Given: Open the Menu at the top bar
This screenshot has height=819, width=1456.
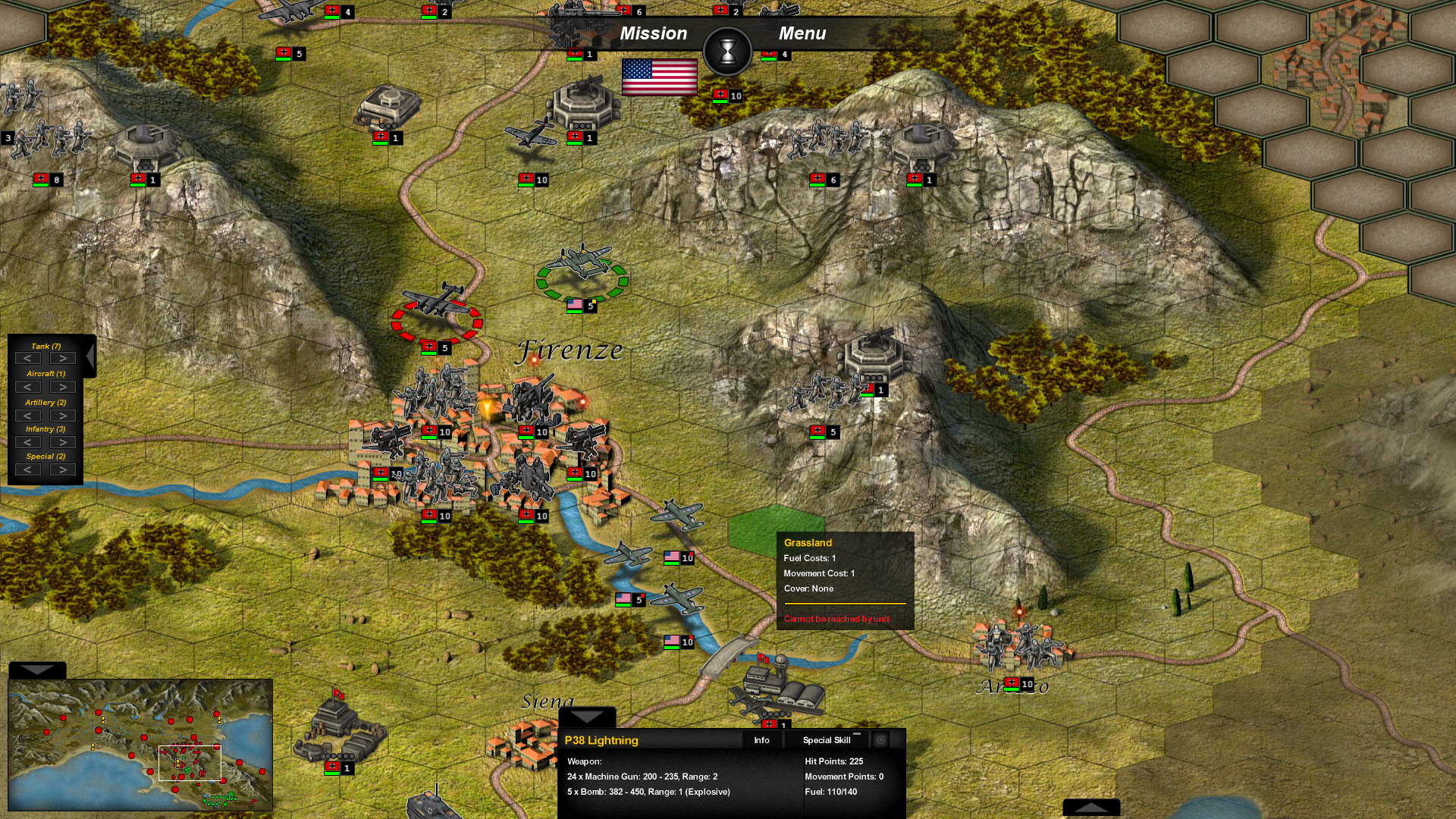Looking at the screenshot, I should pyautogui.click(x=802, y=33).
